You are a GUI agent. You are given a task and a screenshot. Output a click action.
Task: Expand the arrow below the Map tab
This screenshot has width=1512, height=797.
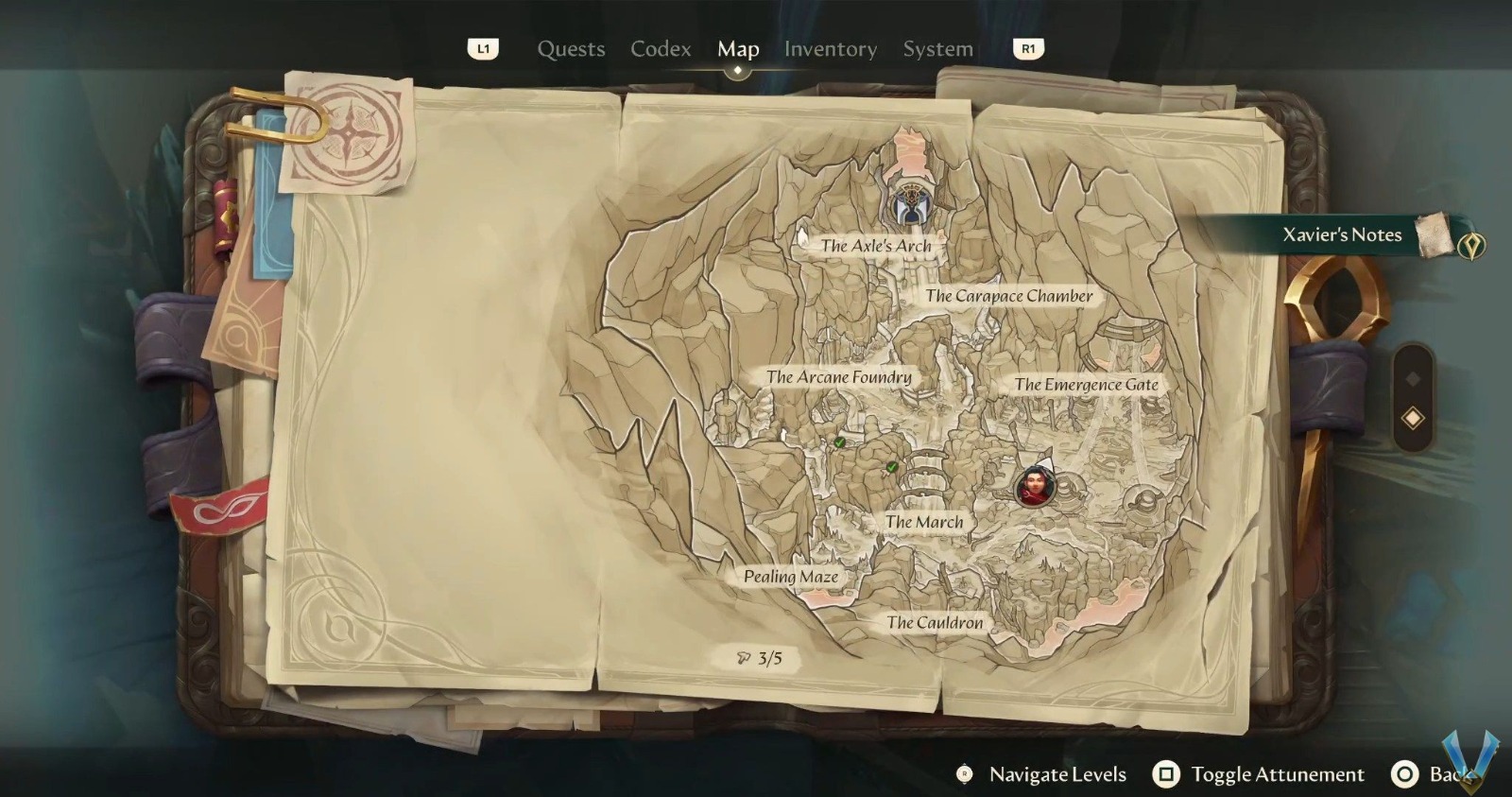tap(737, 68)
